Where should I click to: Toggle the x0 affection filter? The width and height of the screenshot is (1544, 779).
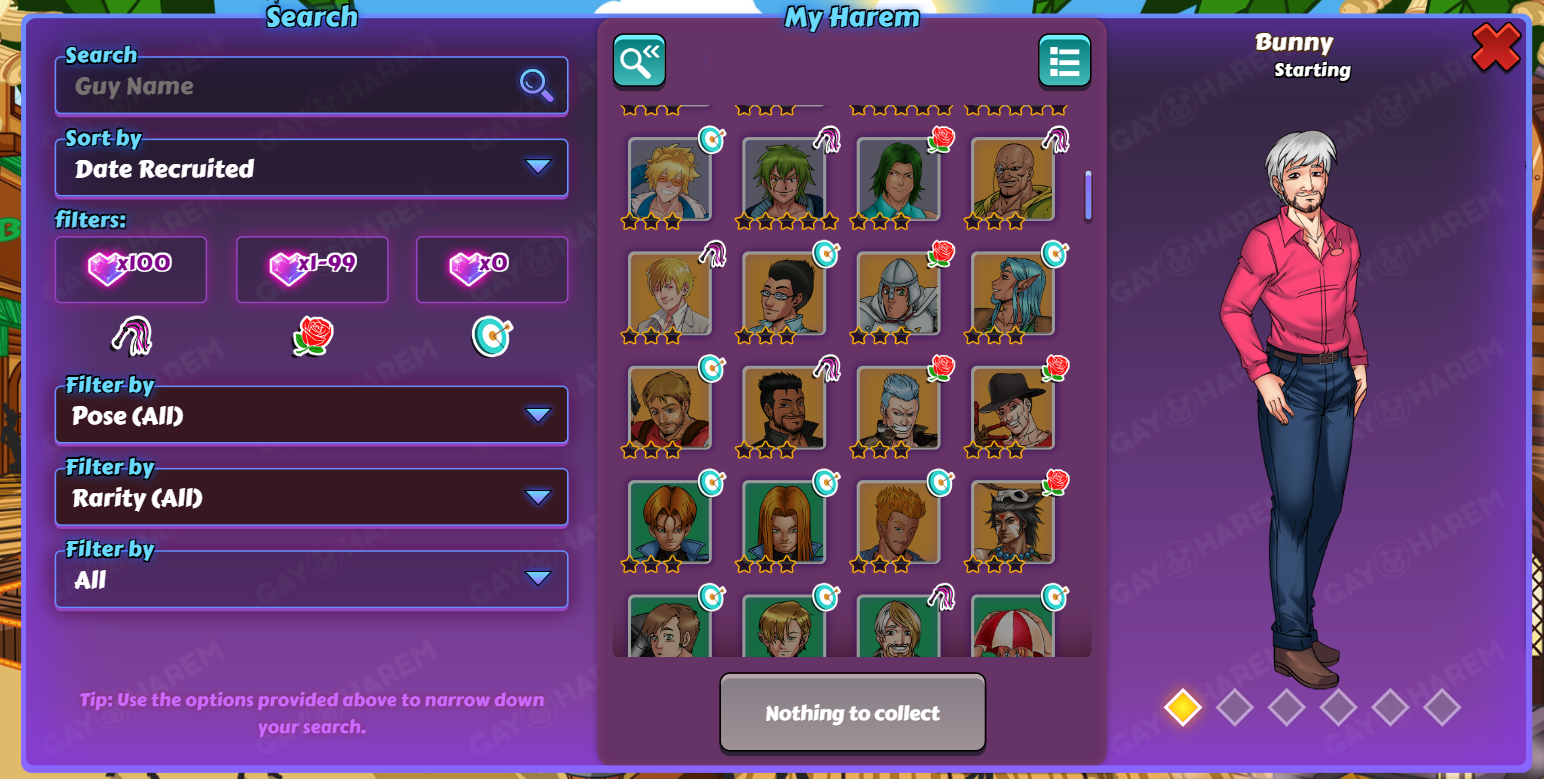[491, 268]
